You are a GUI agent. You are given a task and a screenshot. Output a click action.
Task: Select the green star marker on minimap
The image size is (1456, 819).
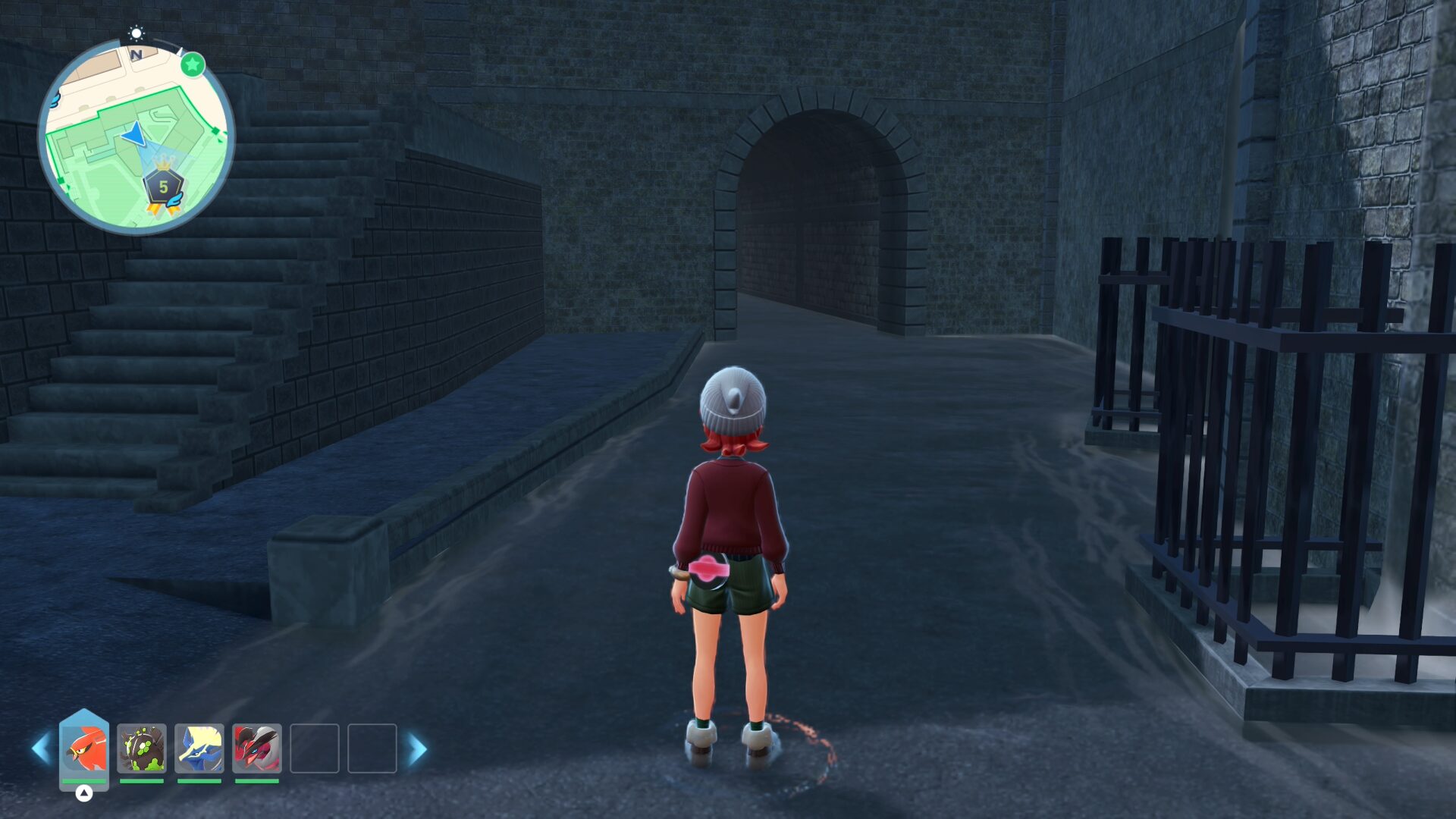(193, 65)
